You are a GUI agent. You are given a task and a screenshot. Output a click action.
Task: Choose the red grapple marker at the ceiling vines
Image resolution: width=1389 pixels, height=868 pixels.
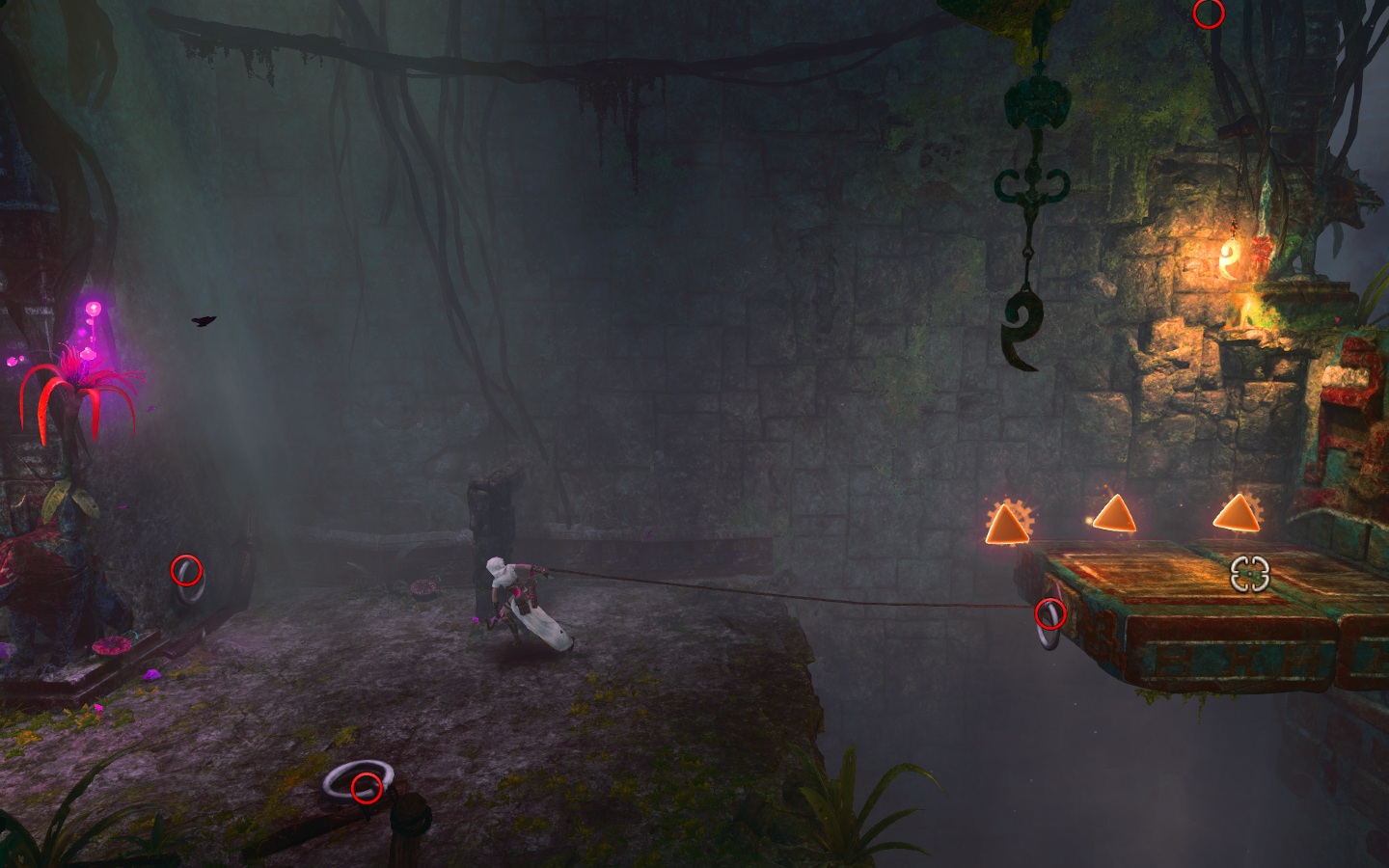coord(1209,14)
